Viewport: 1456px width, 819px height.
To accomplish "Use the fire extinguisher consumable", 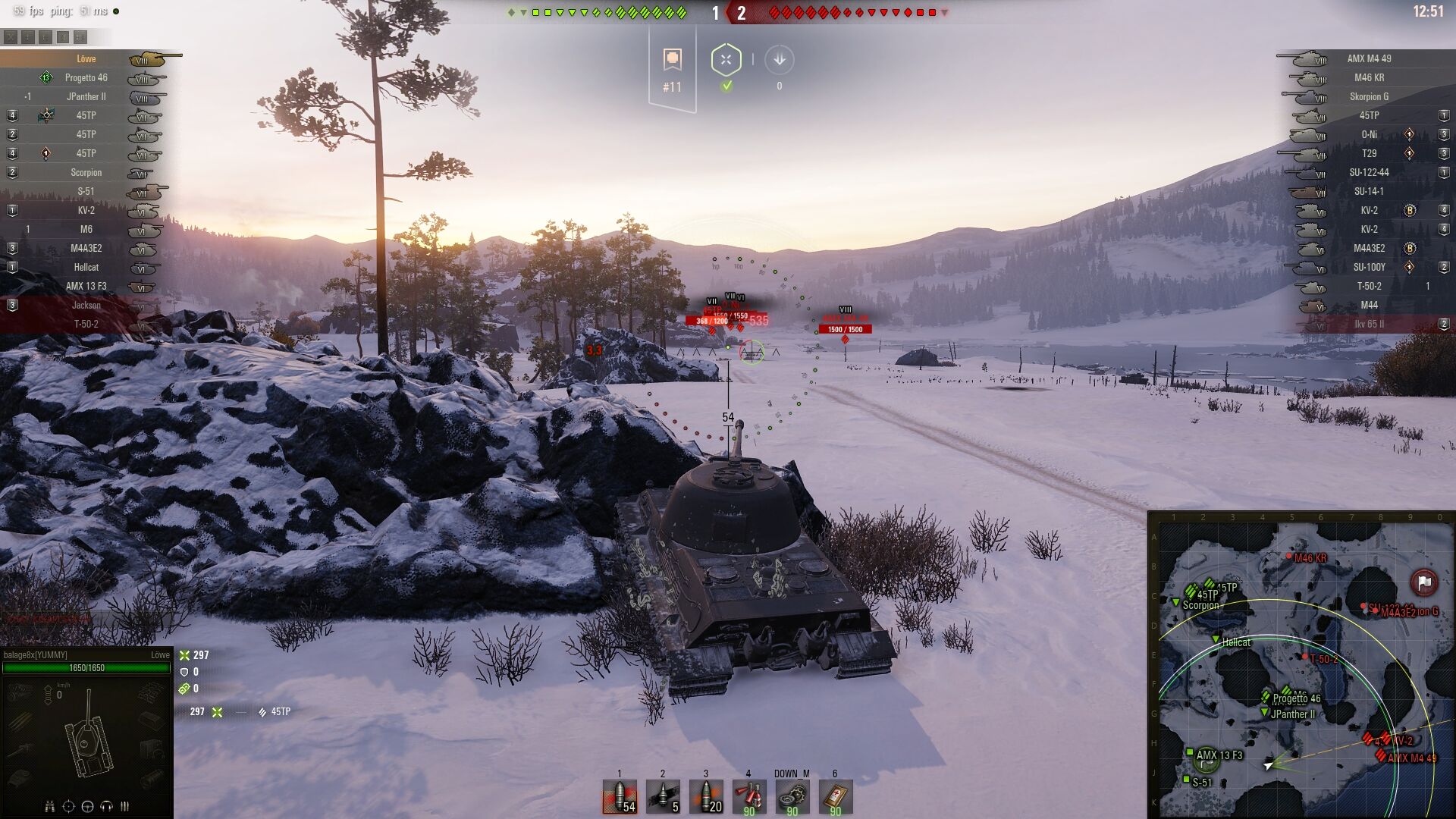I will pos(748,797).
